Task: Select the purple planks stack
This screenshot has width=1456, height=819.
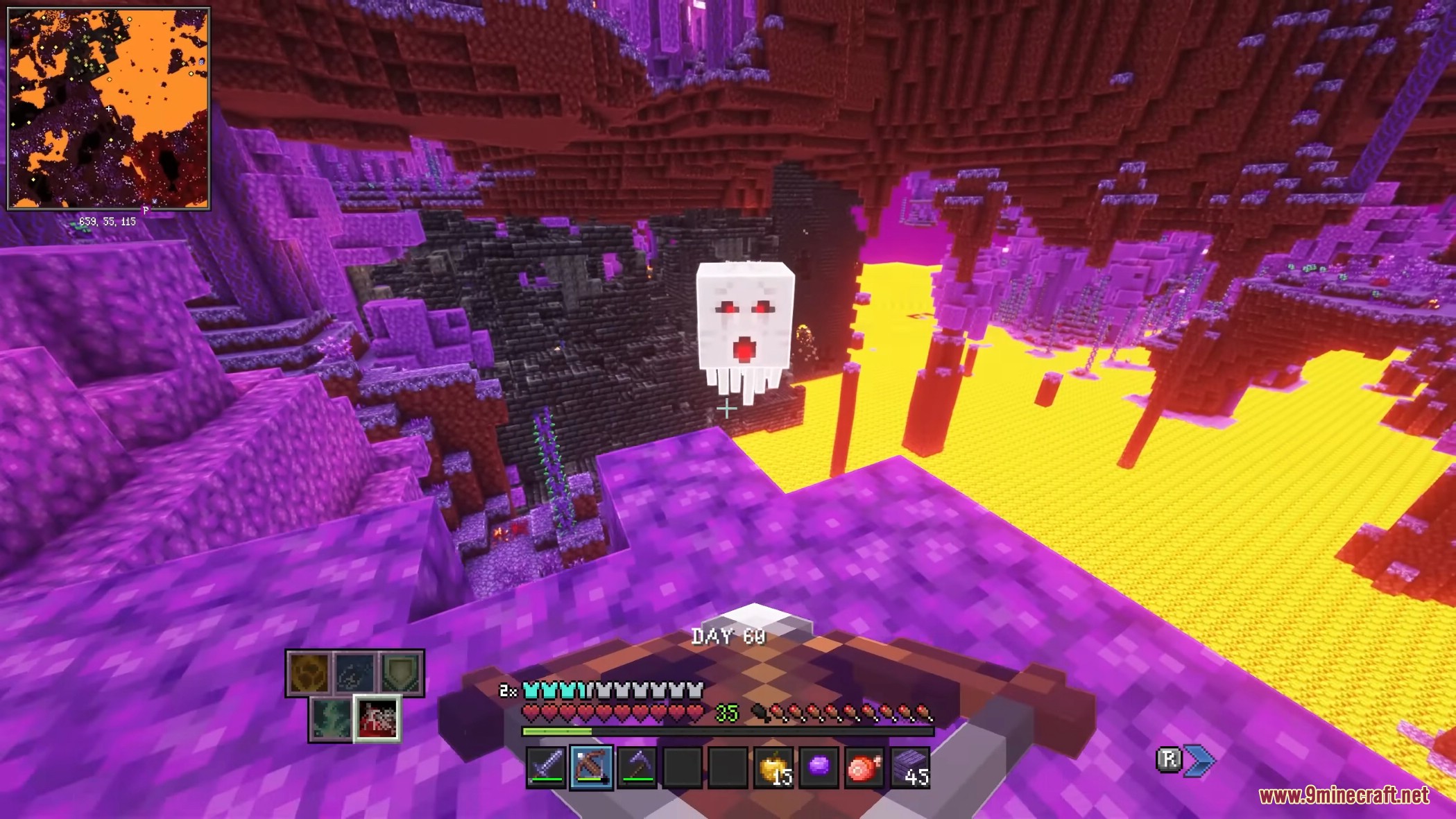Action: click(910, 767)
